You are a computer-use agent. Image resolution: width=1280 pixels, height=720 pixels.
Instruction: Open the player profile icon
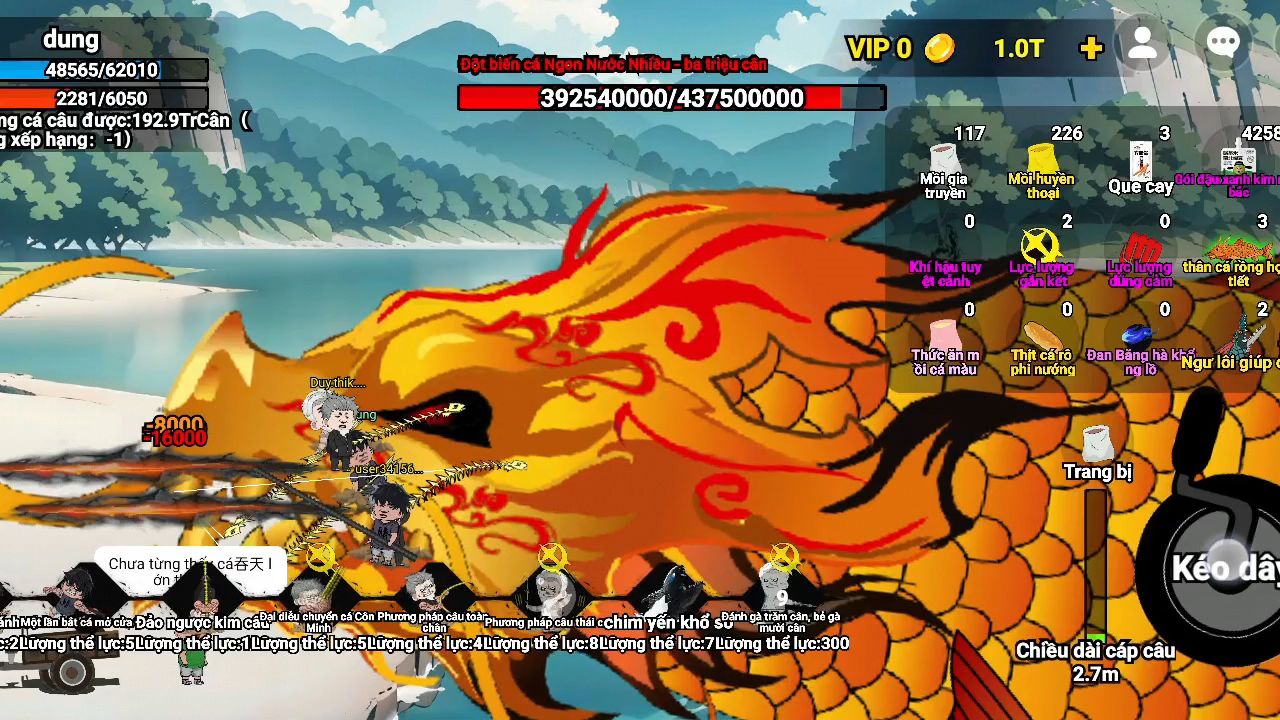point(1142,44)
